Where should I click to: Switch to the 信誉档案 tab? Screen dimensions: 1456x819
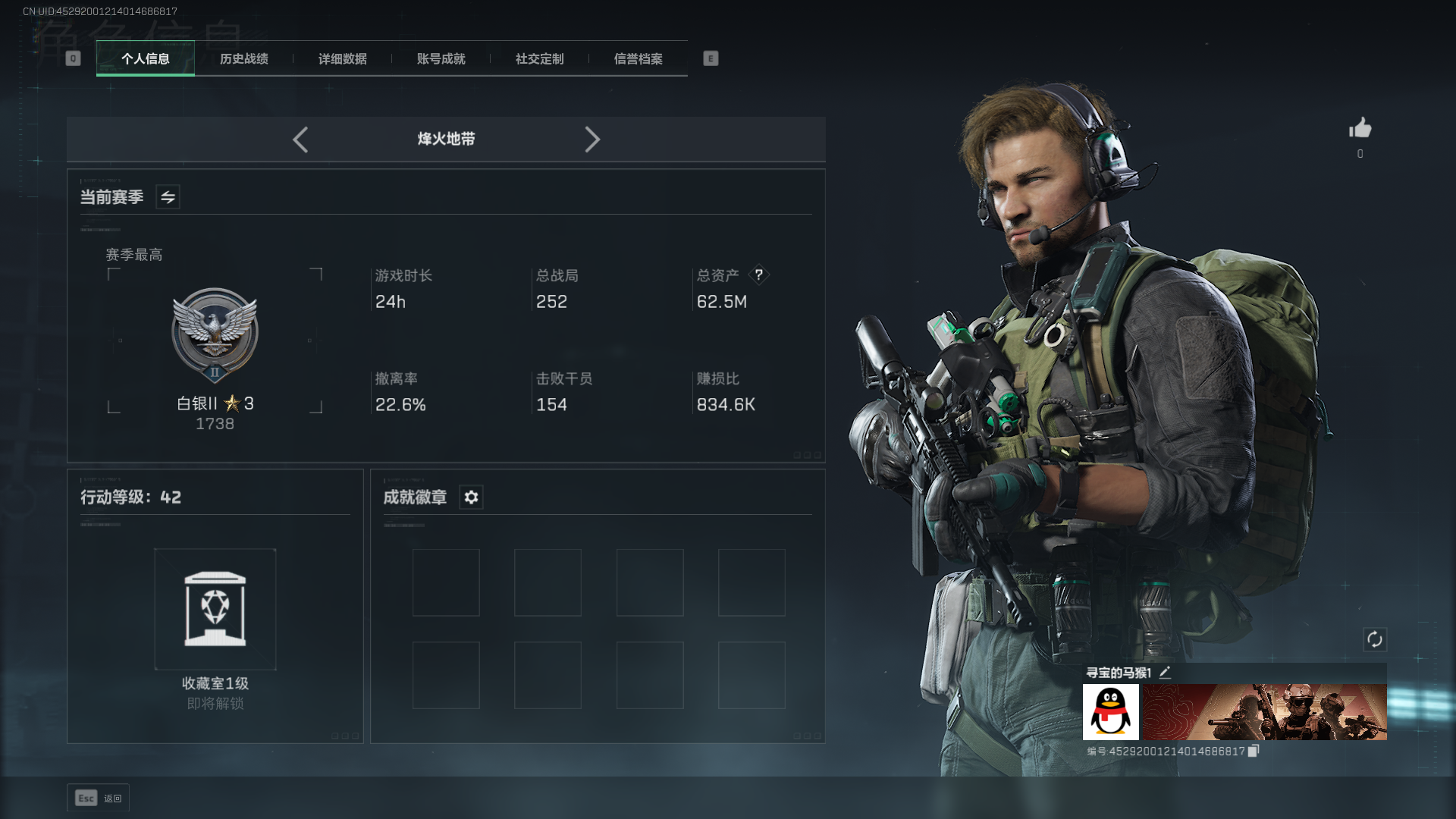(639, 58)
